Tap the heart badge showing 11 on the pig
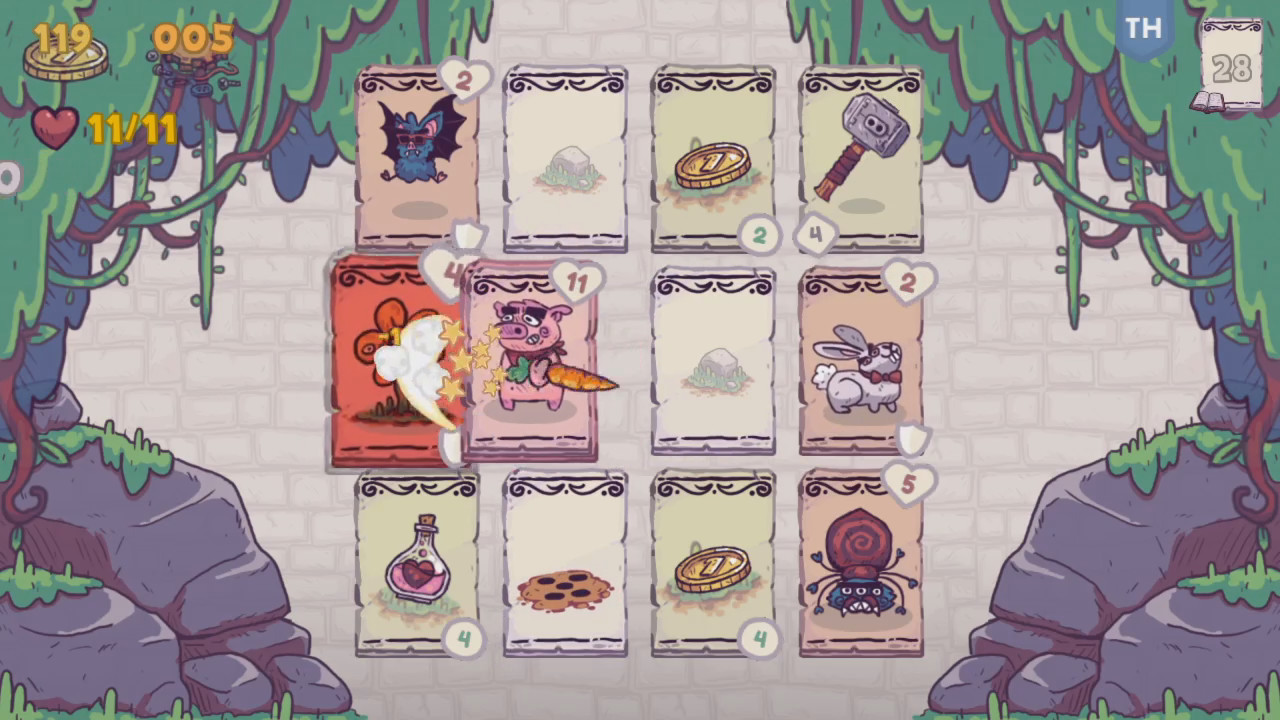Viewport: 1280px width, 720px height. pos(580,283)
